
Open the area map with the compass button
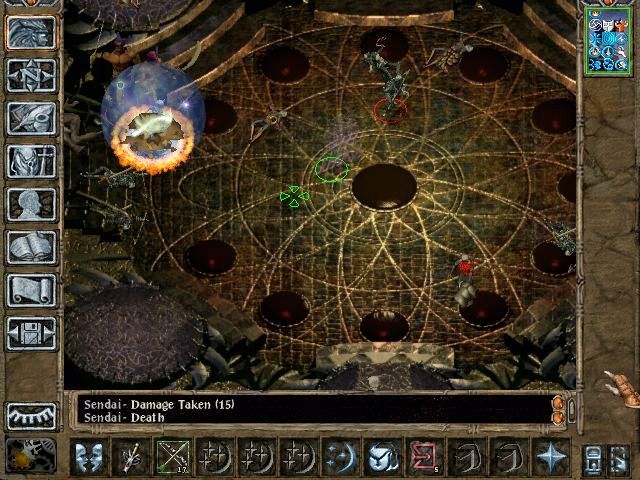(31, 74)
